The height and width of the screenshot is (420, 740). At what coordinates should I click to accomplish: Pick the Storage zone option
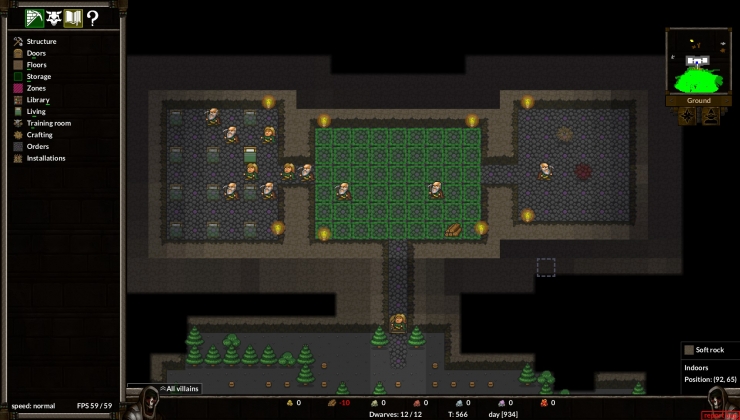pos(39,77)
